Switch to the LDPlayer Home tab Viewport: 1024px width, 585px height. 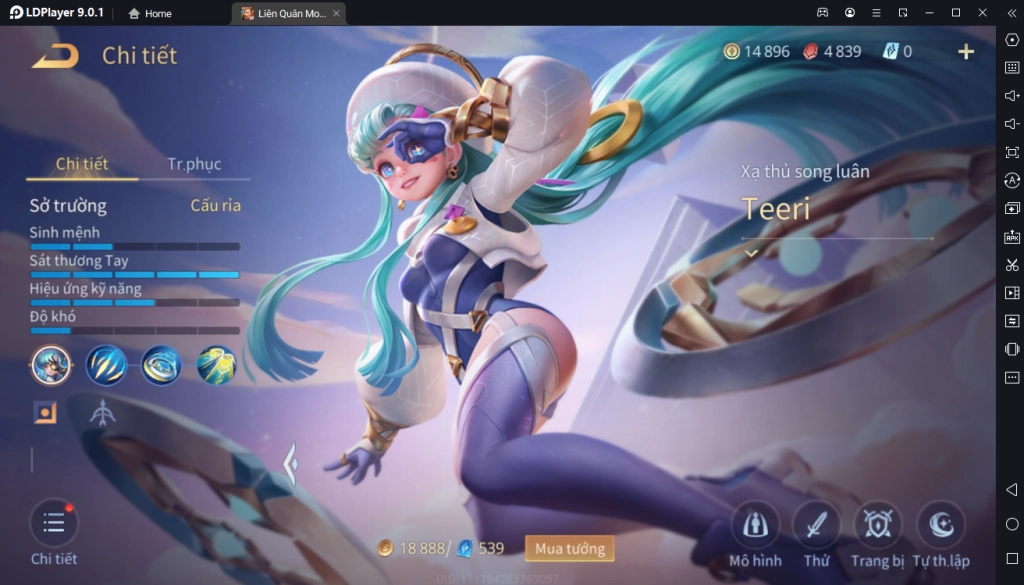[150, 13]
